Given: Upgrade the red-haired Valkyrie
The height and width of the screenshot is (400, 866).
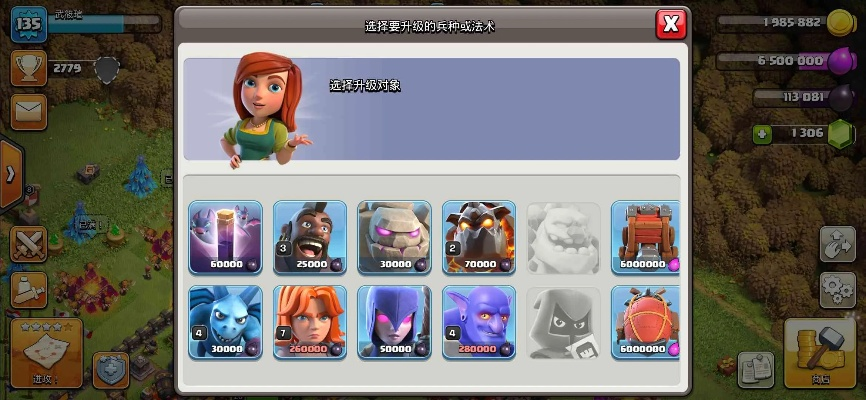Looking at the screenshot, I should click(x=310, y=322).
